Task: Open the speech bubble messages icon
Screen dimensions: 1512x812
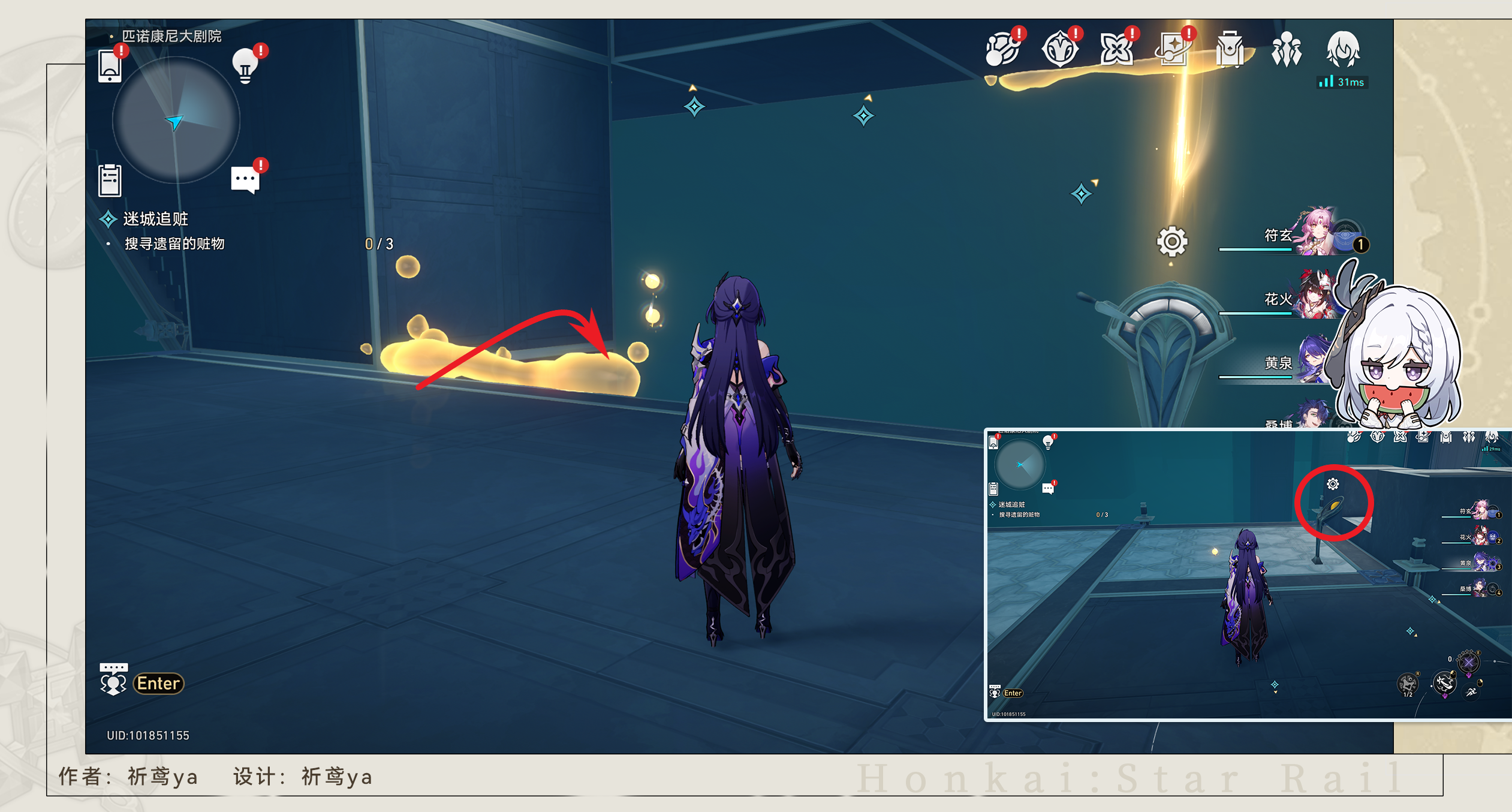Action: [x=245, y=179]
